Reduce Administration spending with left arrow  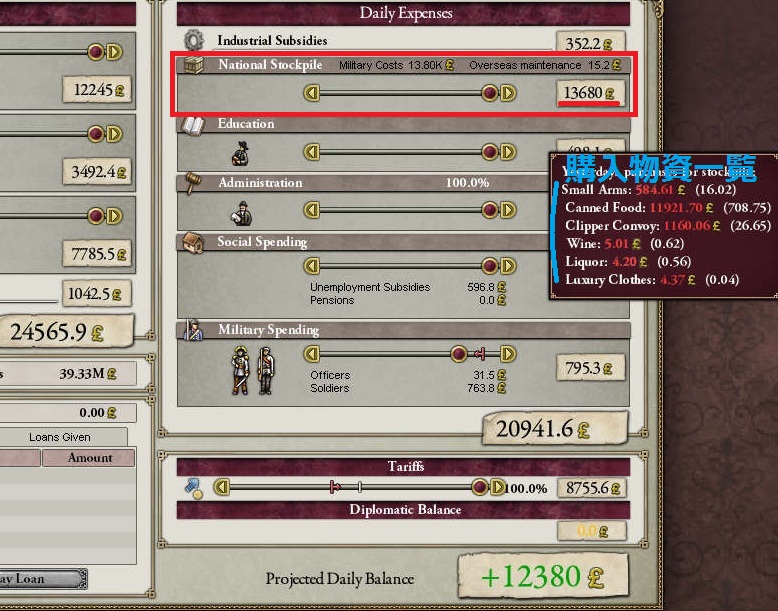[x=312, y=211]
